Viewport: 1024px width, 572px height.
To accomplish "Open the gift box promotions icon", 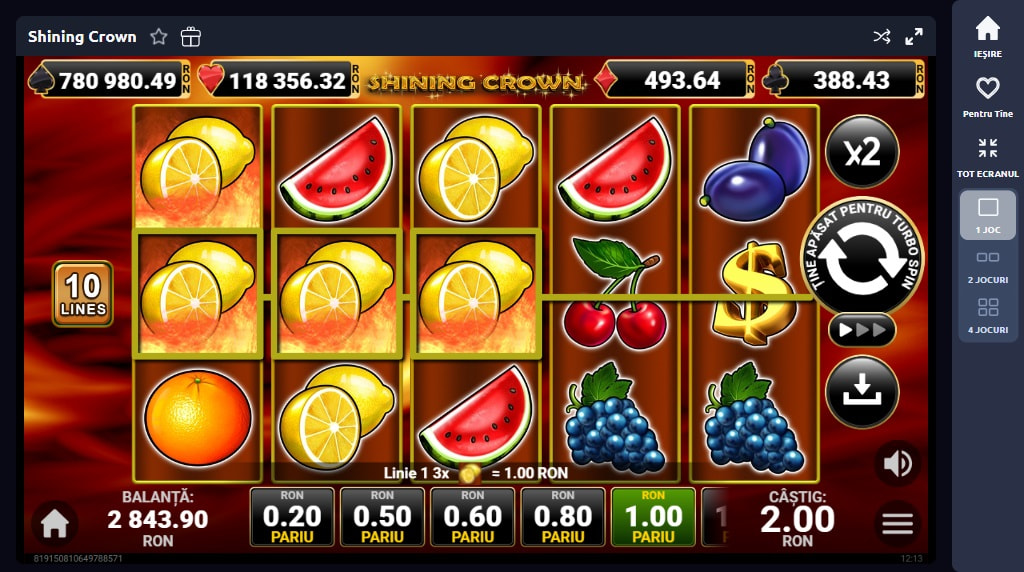I will pyautogui.click(x=191, y=37).
